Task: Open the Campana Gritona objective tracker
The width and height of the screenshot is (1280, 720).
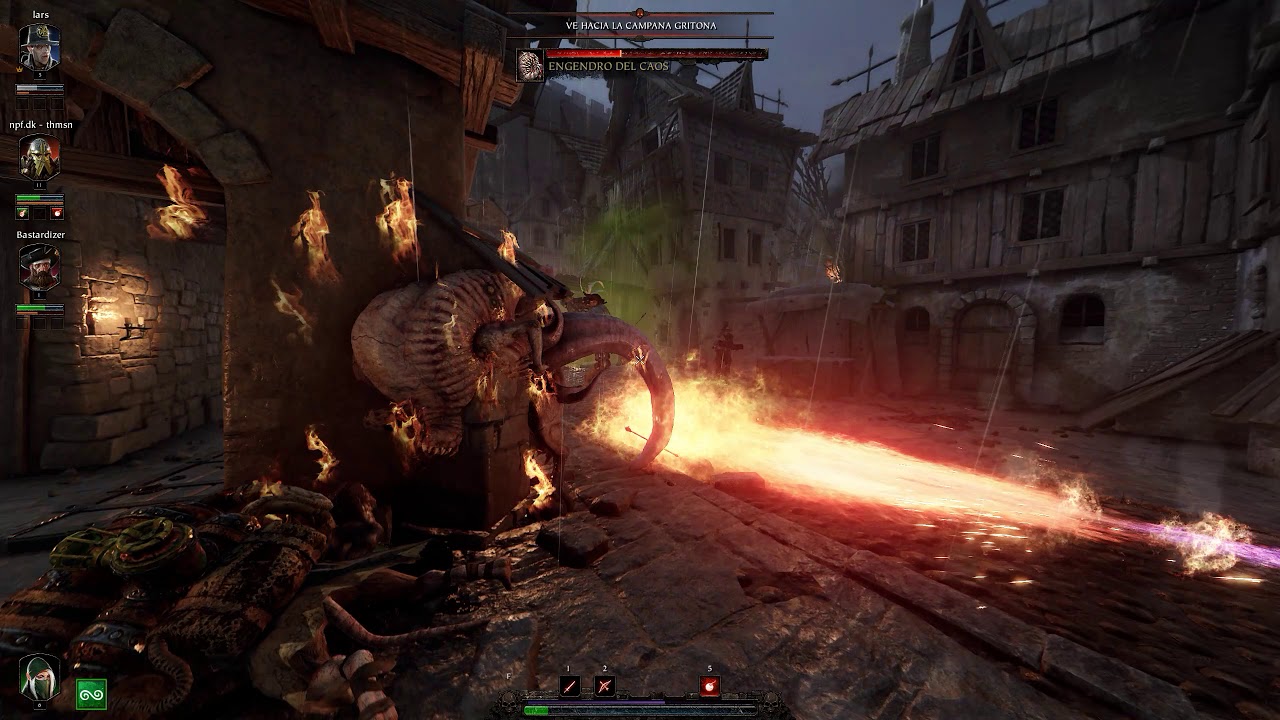Action: click(640, 25)
